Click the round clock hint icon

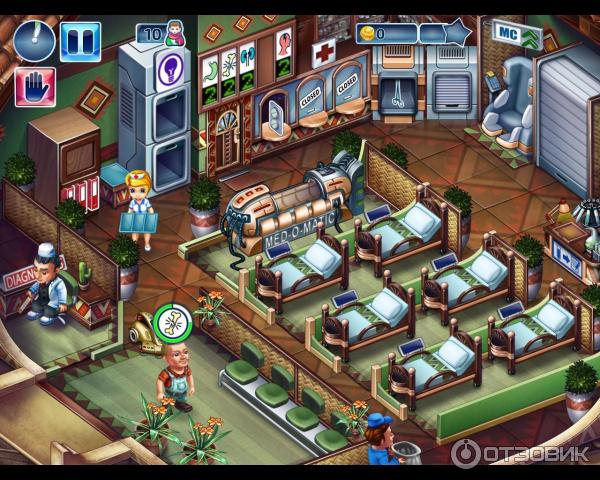click(34, 40)
